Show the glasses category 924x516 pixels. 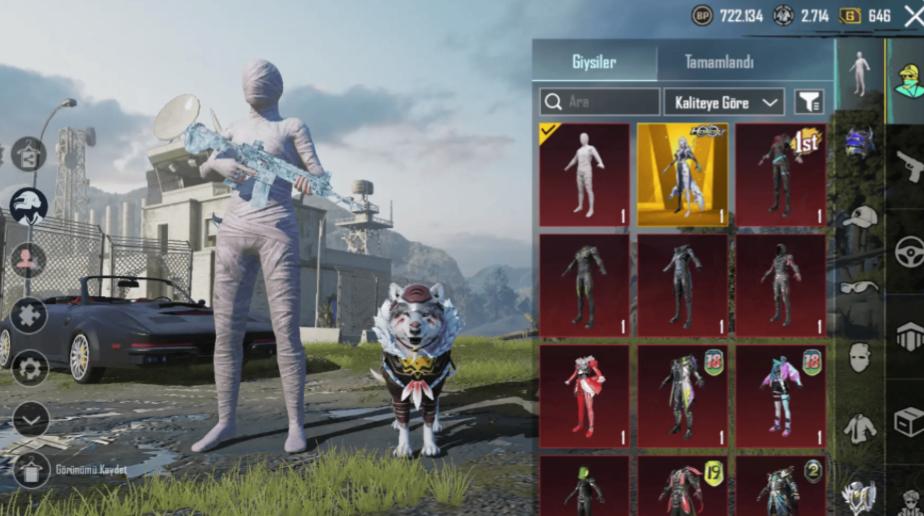(x=859, y=288)
